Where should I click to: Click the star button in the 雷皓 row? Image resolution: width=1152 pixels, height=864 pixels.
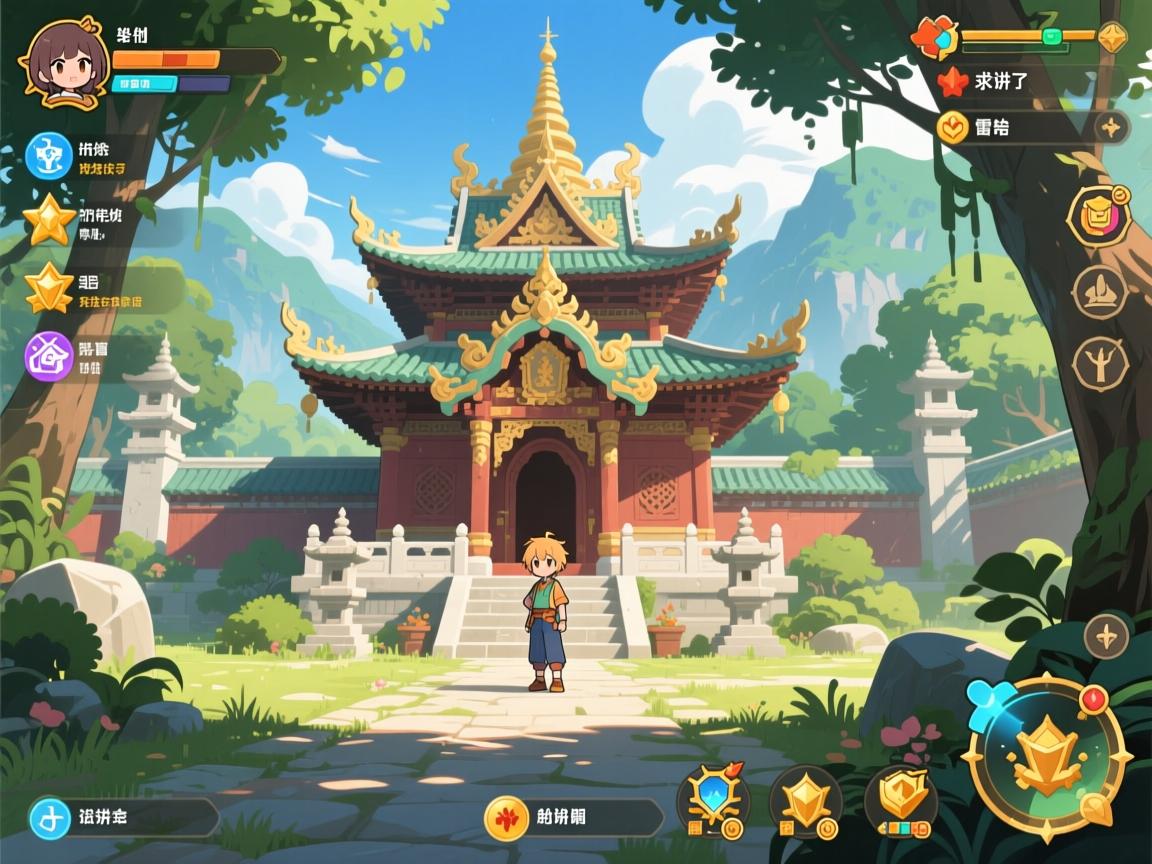(x=1108, y=127)
